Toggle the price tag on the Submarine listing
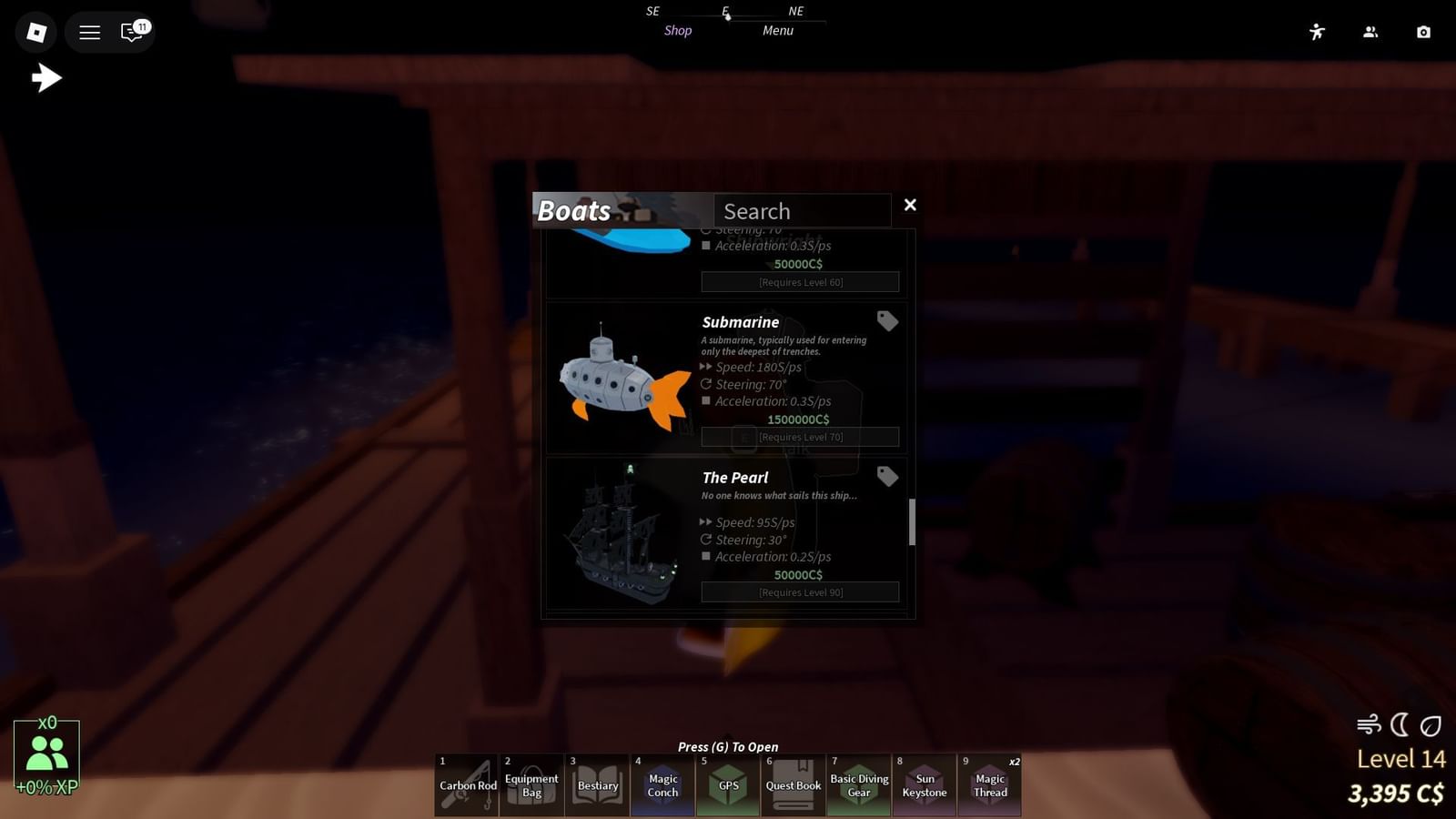This screenshot has height=819, width=1456. 887,321
